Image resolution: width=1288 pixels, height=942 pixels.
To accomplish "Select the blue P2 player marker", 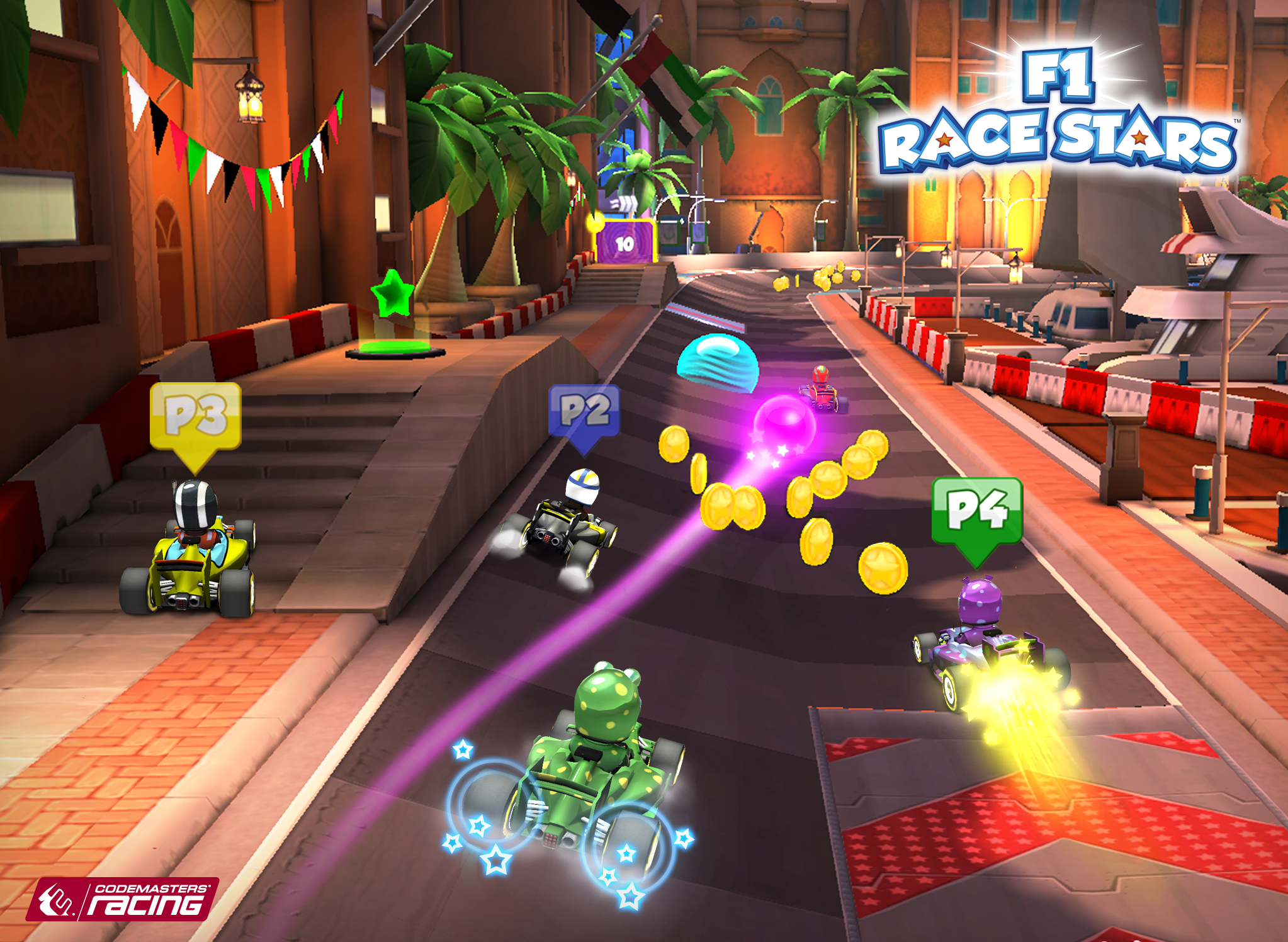I will point(584,413).
